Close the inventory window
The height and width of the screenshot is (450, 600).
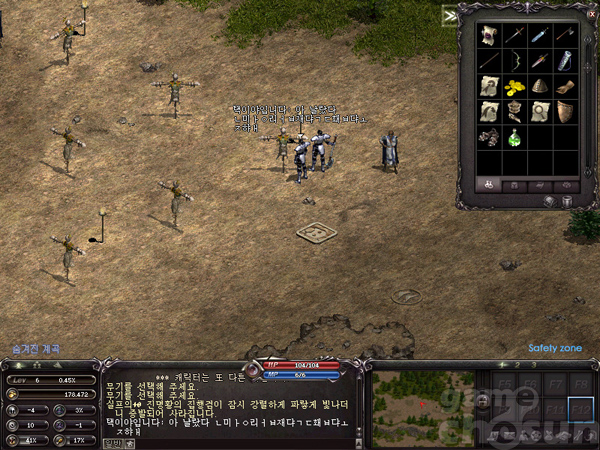(592, 15)
